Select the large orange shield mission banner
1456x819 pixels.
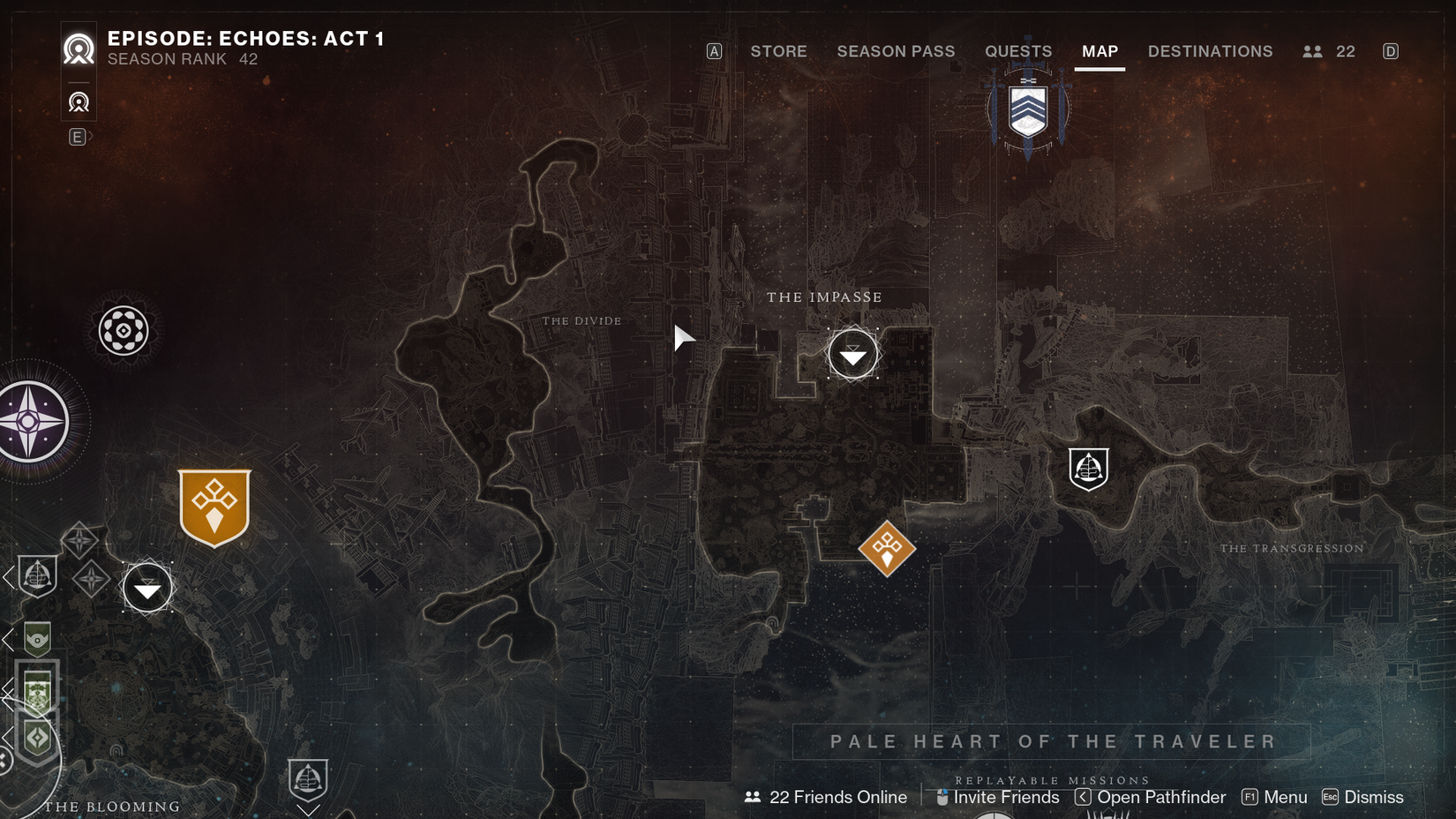(214, 507)
